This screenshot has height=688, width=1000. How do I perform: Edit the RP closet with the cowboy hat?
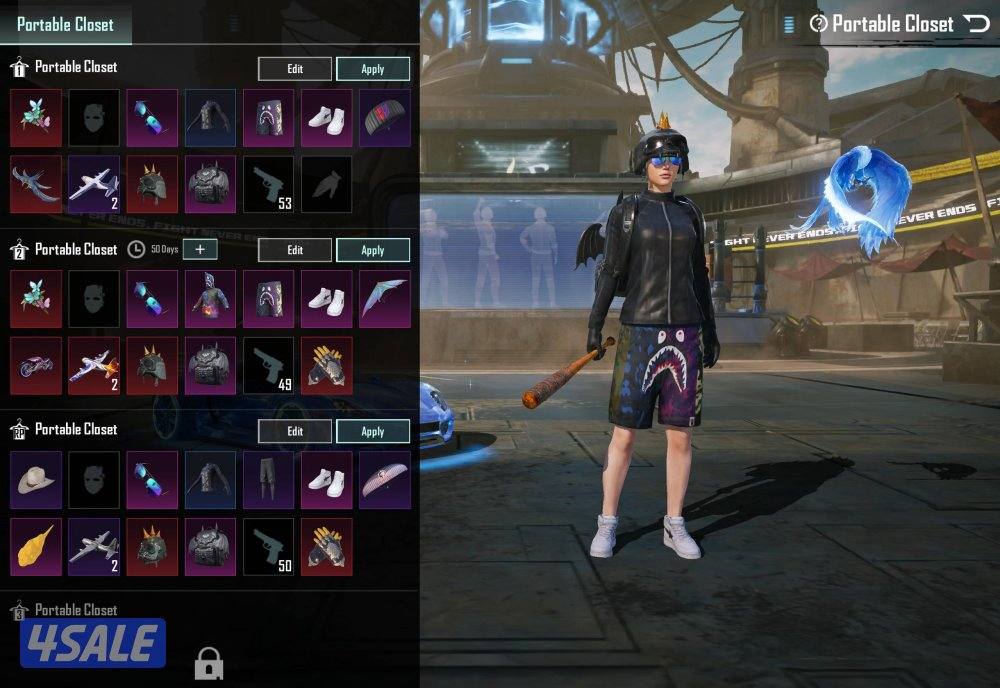coord(295,431)
